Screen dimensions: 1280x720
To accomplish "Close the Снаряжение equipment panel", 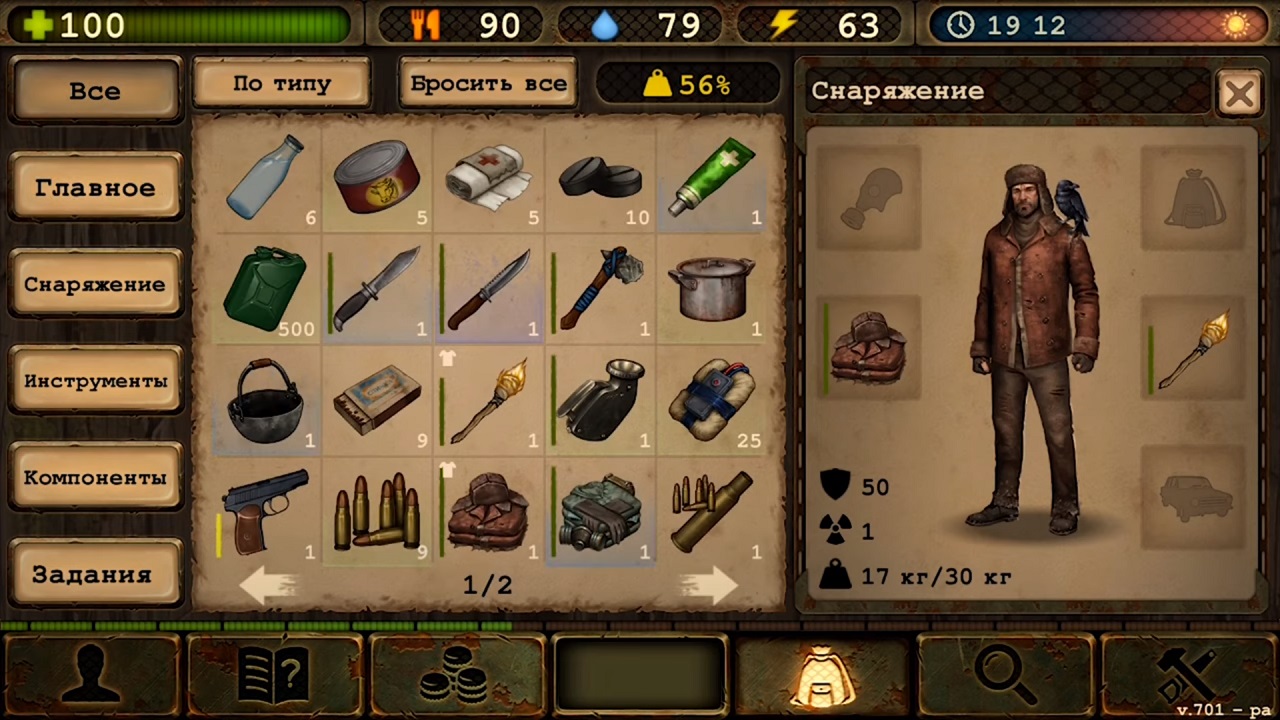I will pyautogui.click(x=1239, y=94).
